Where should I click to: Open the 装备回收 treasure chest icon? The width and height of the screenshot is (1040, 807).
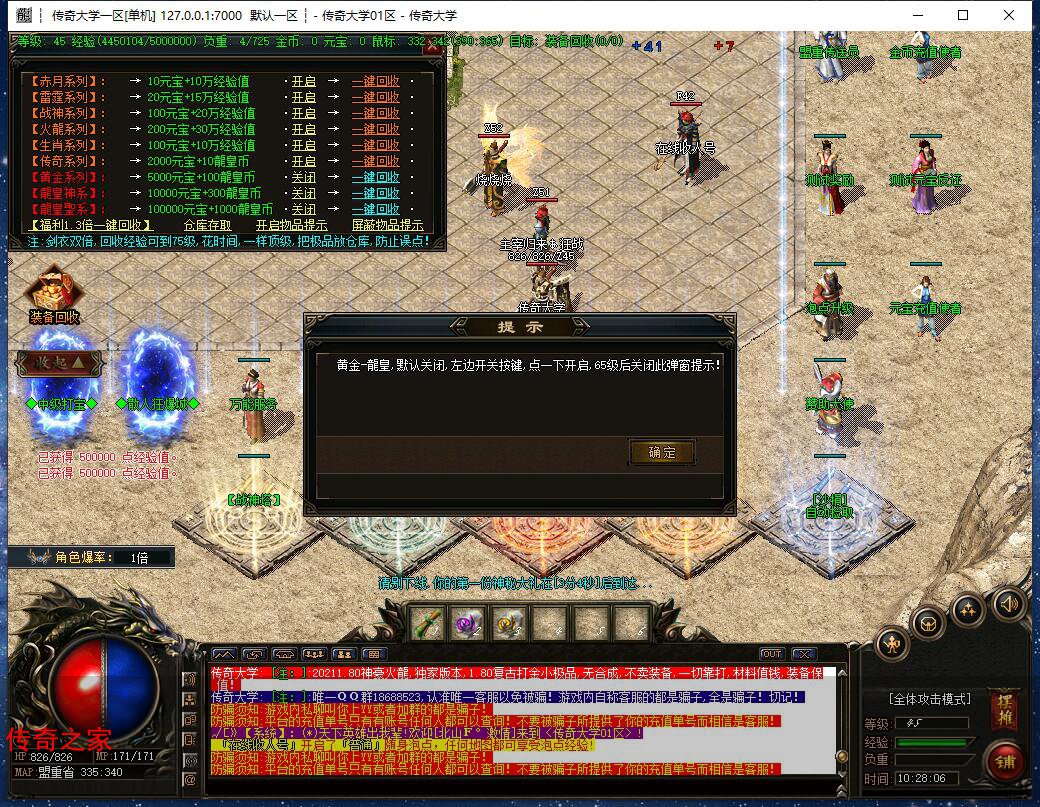(x=54, y=291)
